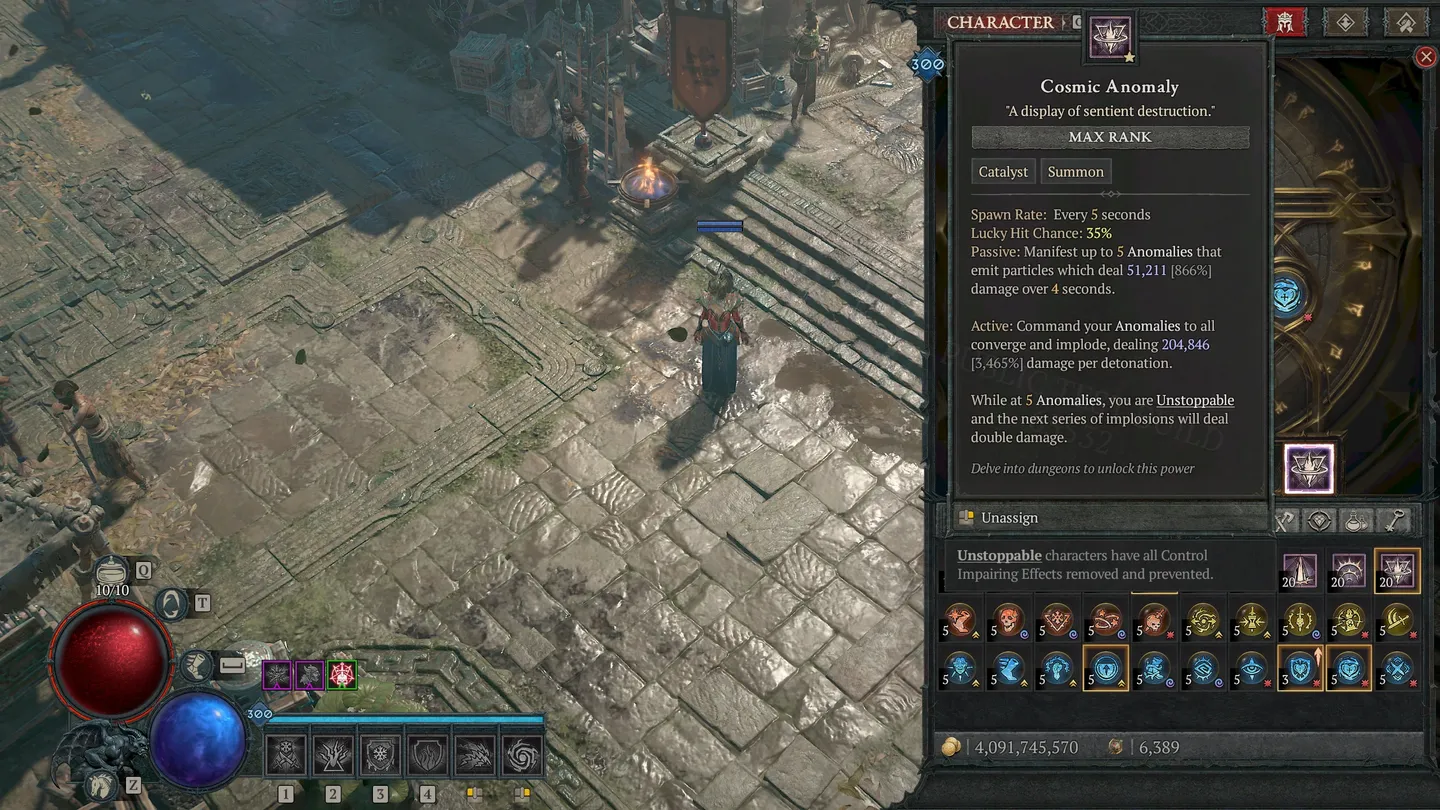1440x810 pixels.
Task: Activate the frost shield skill on the hotbar
Action: [380, 756]
